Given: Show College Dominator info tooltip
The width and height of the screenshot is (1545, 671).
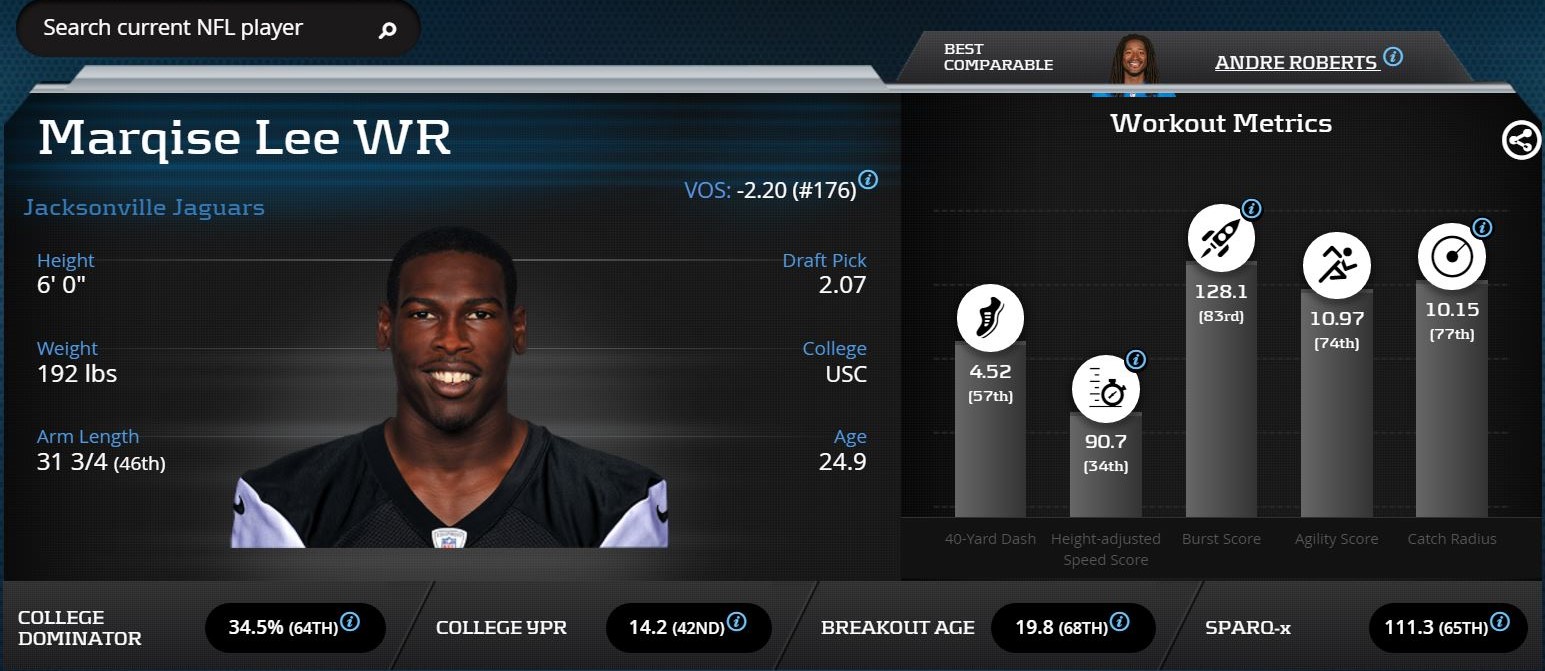Looking at the screenshot, I should point(350,622).
